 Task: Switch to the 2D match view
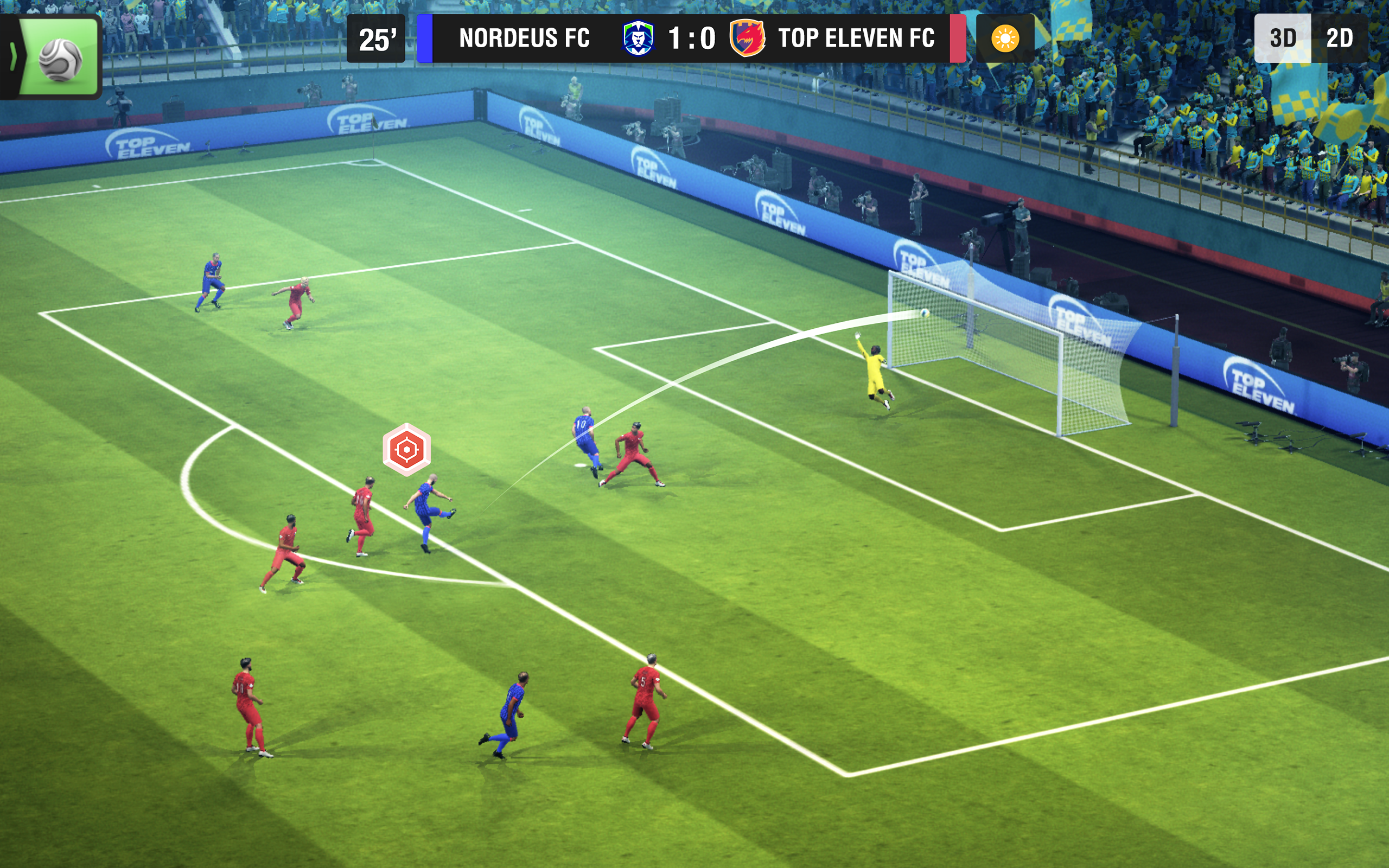(x=1339, y=39)
